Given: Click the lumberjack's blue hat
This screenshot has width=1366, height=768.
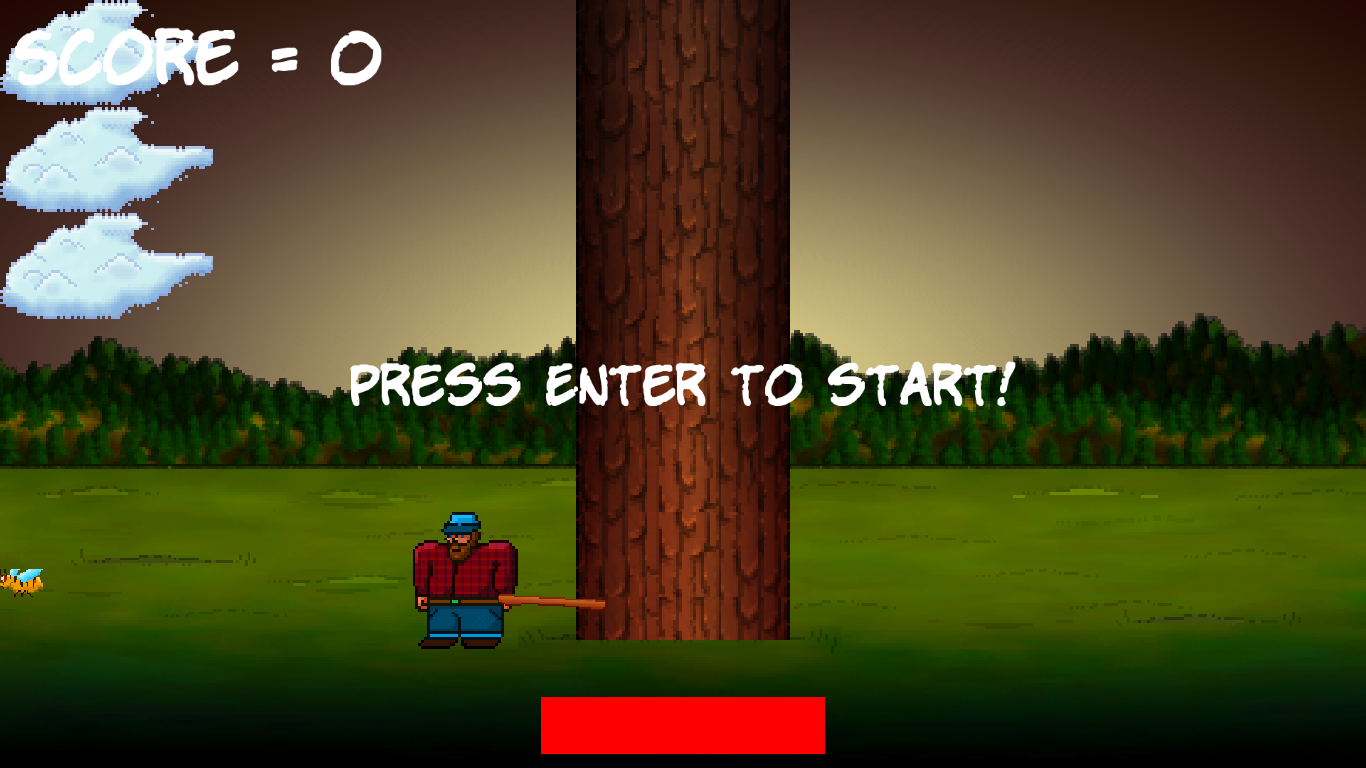Looking at the screenshot, I should click(459, 524).
